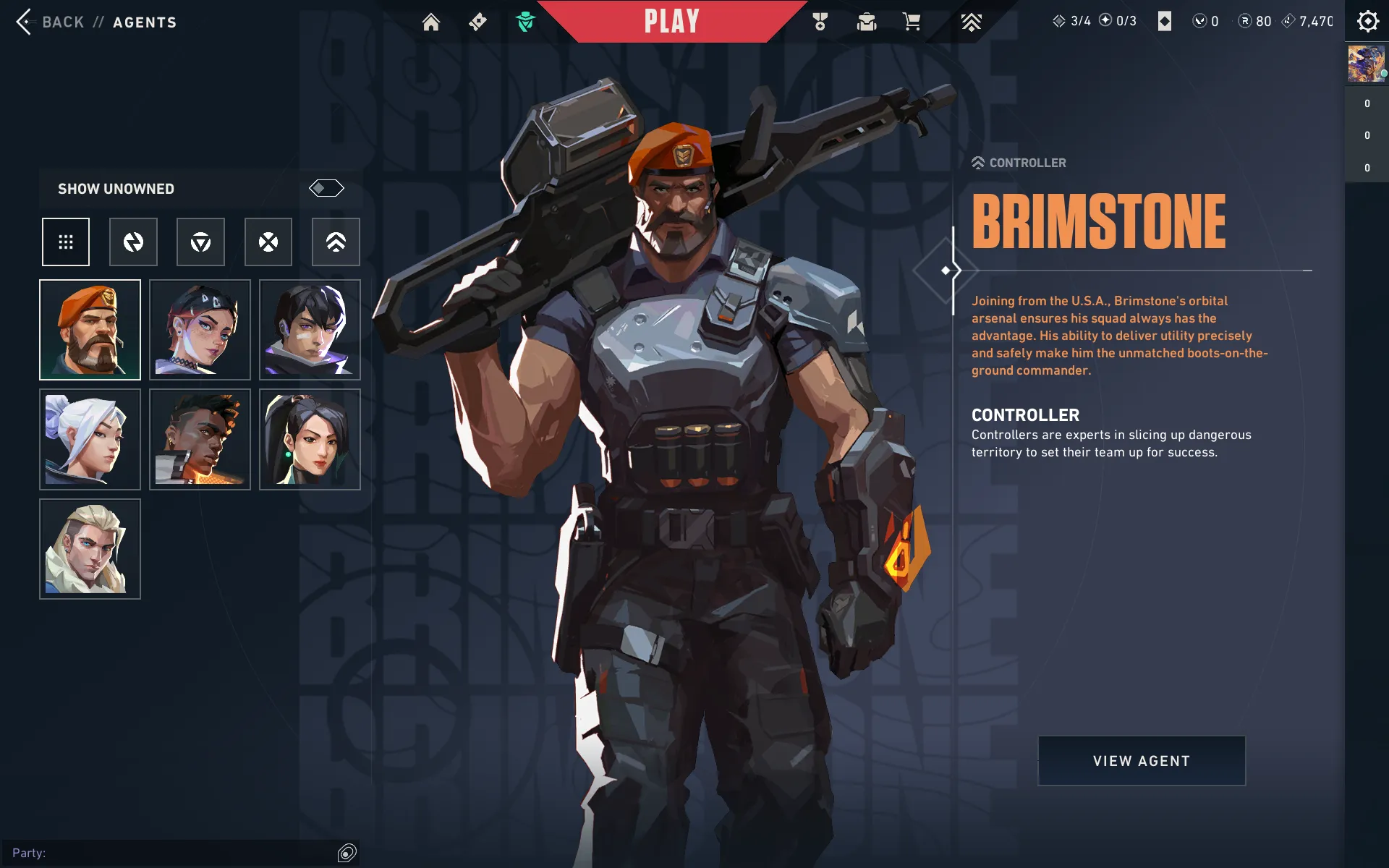
Task: Open the collection backpack icon
Action: point(867,22)
